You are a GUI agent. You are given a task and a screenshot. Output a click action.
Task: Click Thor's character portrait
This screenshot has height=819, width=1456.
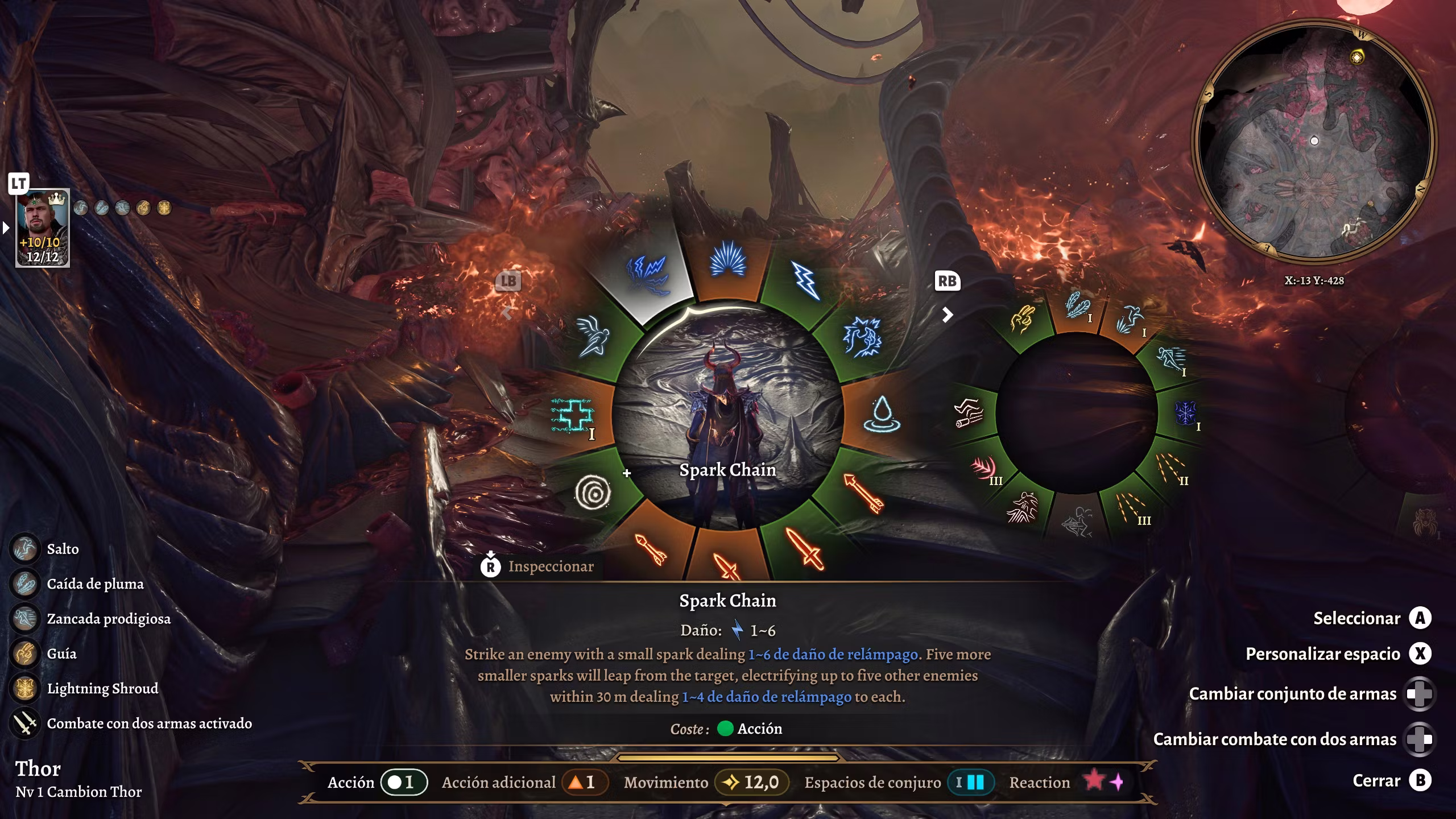[x=43, y=227]
